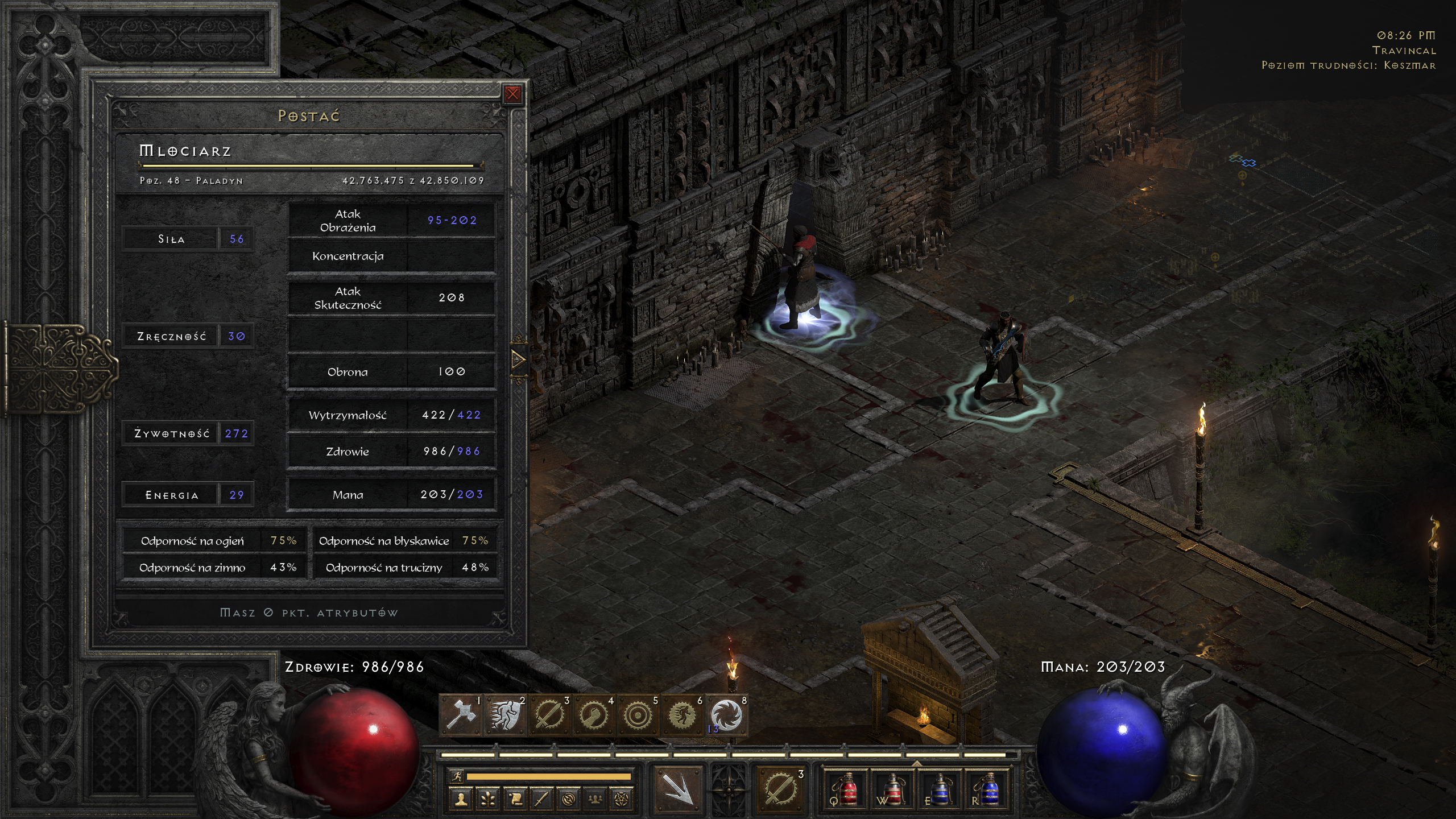Open inventory using the sword icon button
1456x819 pixels.
point(541,799)
